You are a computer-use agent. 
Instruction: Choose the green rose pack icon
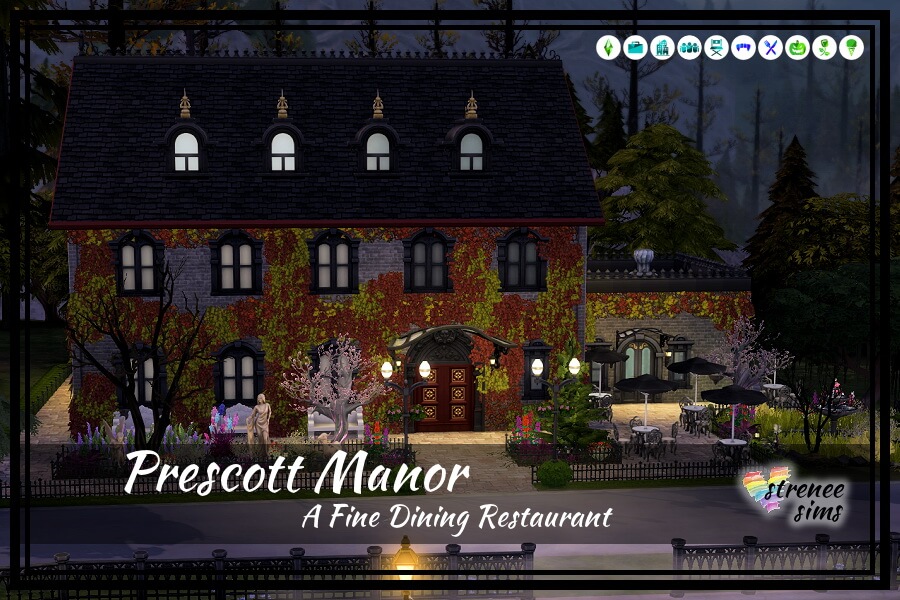click(824, 47)
